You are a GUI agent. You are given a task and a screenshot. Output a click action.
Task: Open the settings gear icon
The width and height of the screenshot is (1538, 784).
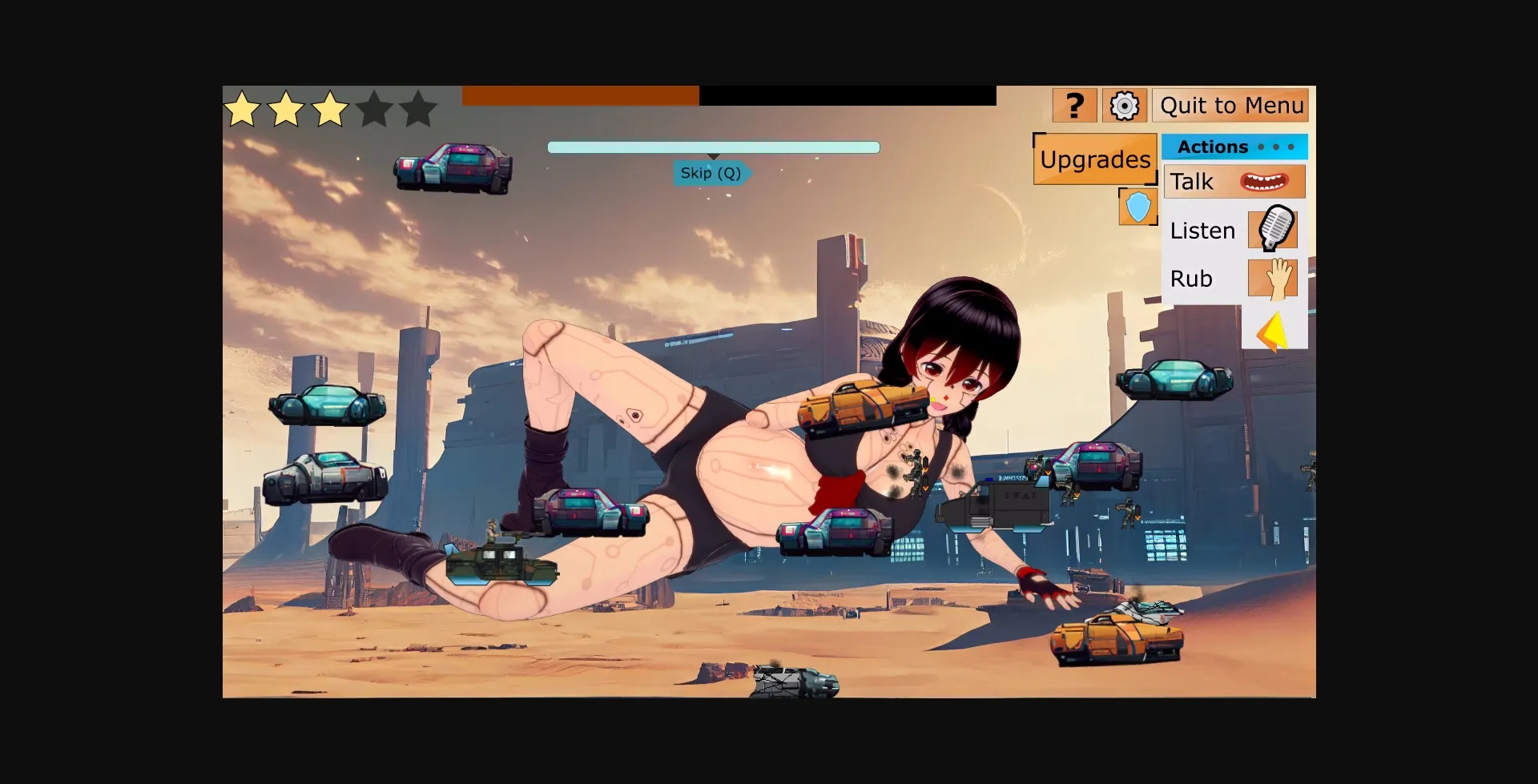pyautogui.click(x=1125, y=105)
